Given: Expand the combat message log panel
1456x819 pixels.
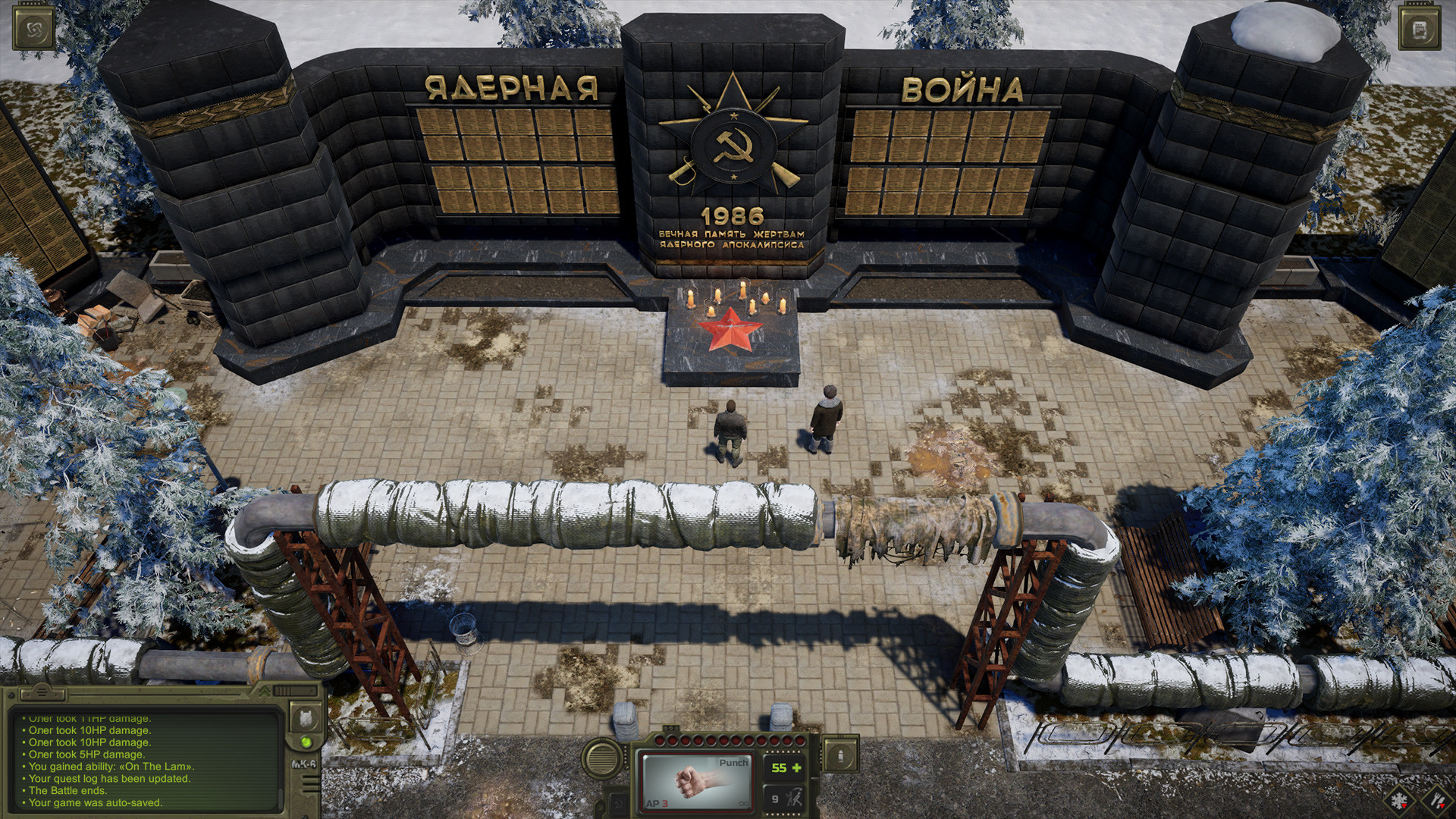Looking at the screenshot, I should click(x=265, y=691).
